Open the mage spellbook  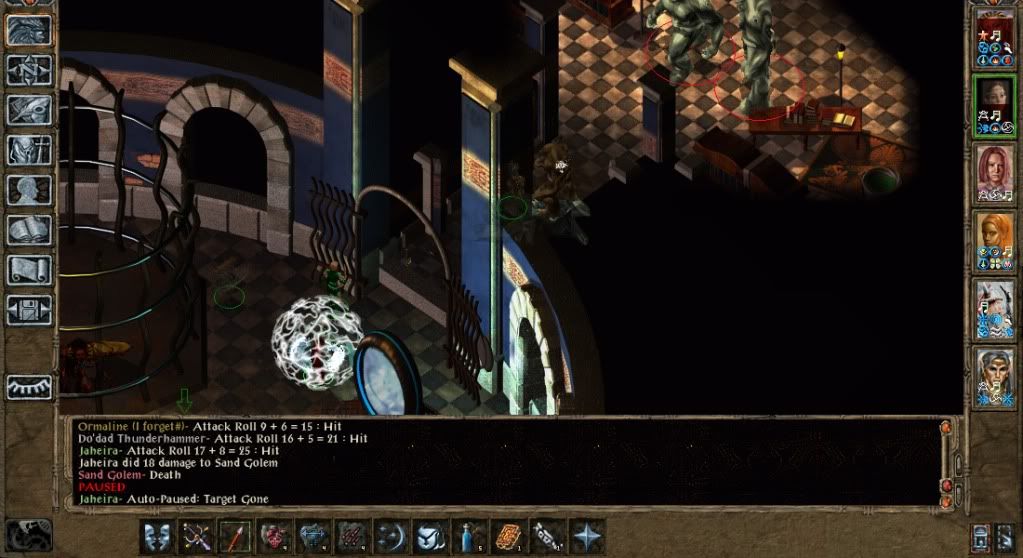click(x=29, y=230)
